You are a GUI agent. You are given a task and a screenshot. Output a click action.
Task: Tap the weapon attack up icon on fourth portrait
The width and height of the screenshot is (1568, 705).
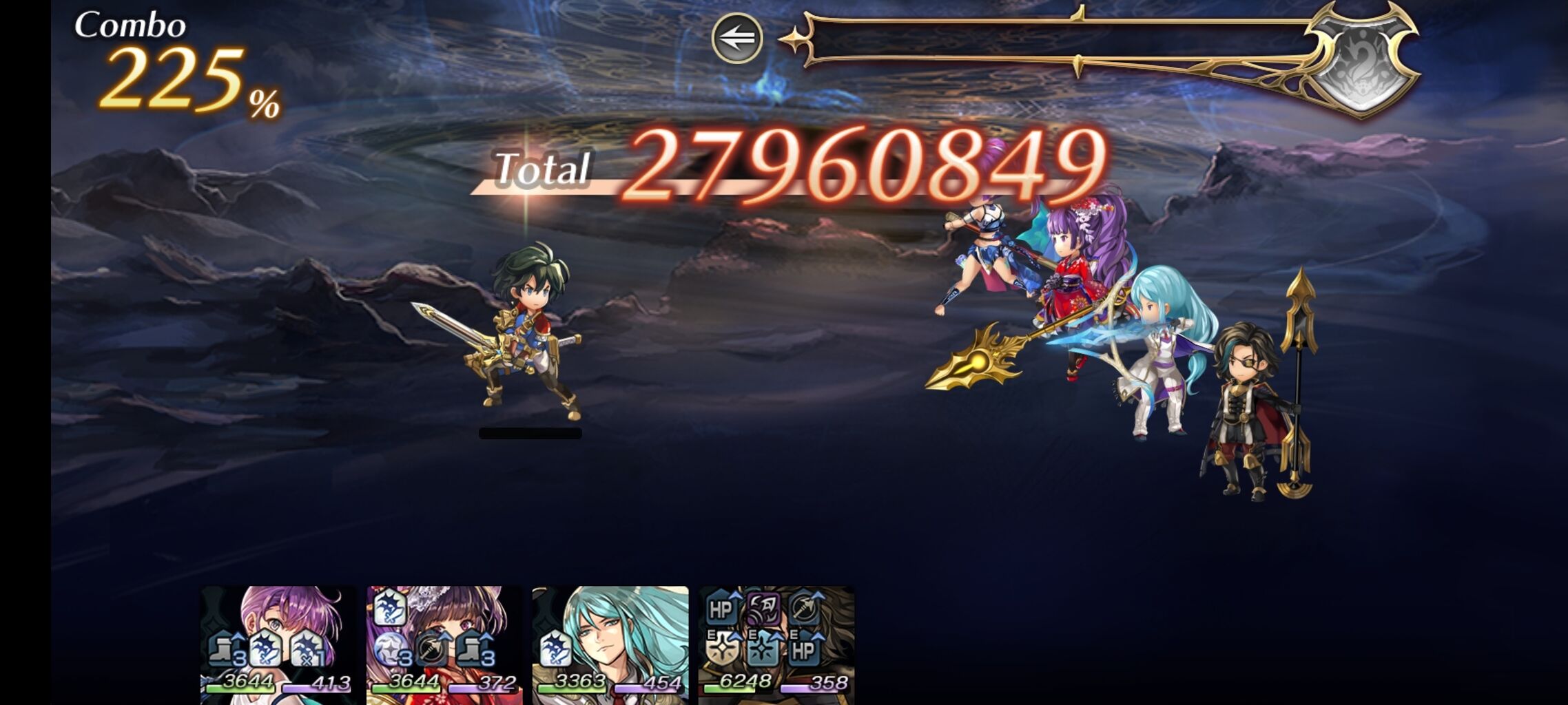coord(806,609)
